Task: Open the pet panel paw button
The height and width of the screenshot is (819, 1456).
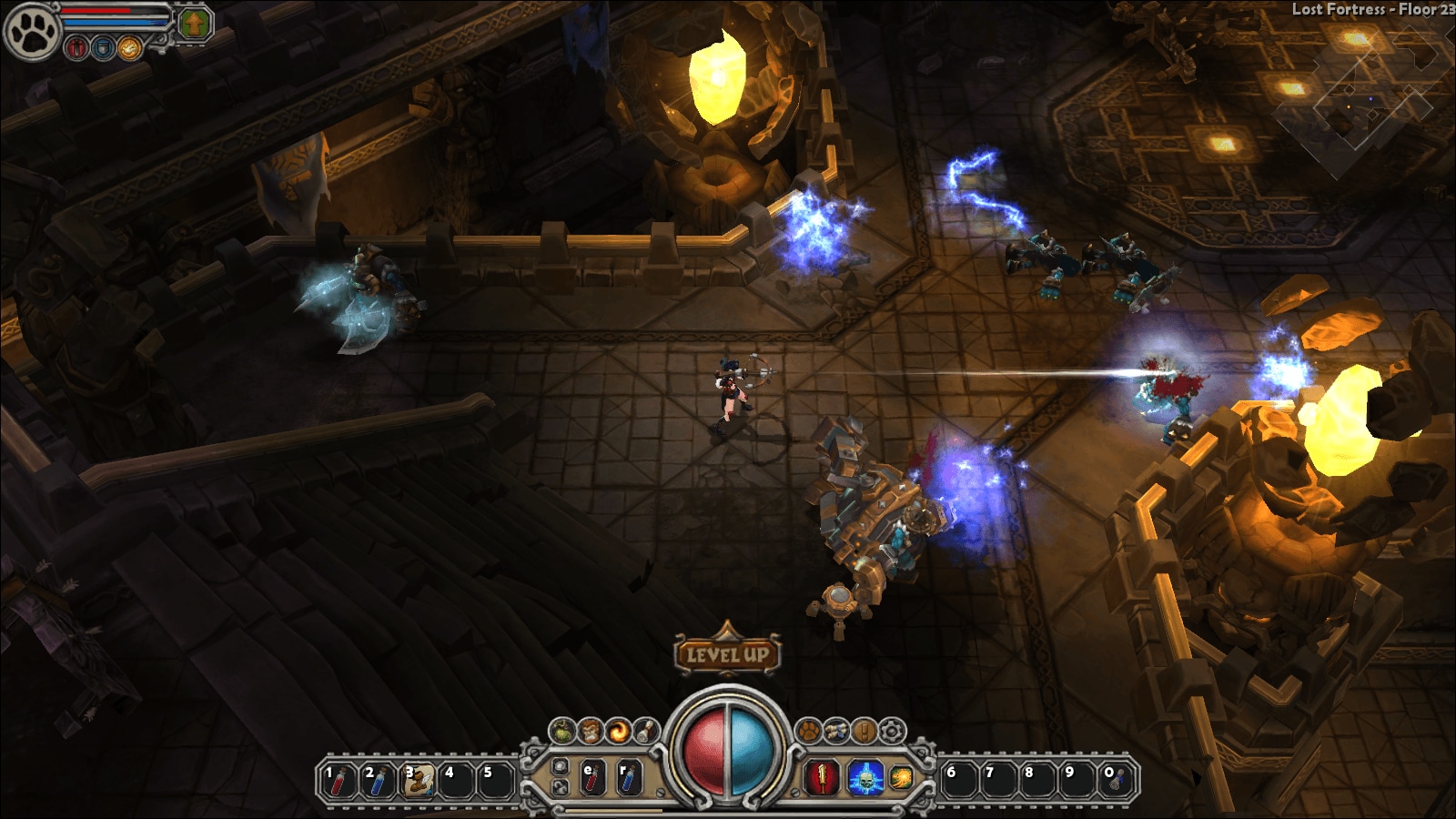Action: pyautogui.click(x=808, y=730)
